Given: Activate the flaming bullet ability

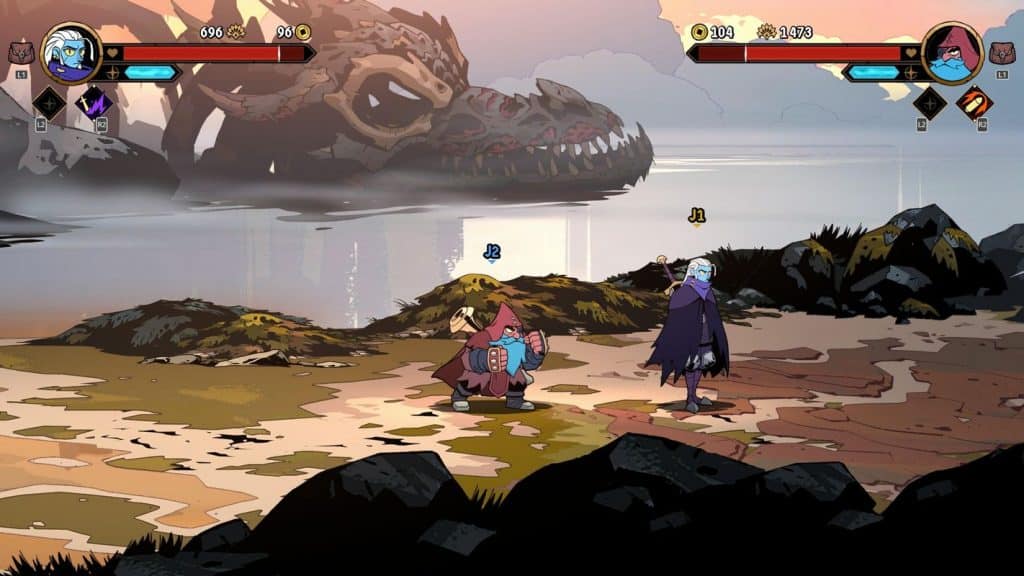Looking at the screenshot, I should click(974, 102).
